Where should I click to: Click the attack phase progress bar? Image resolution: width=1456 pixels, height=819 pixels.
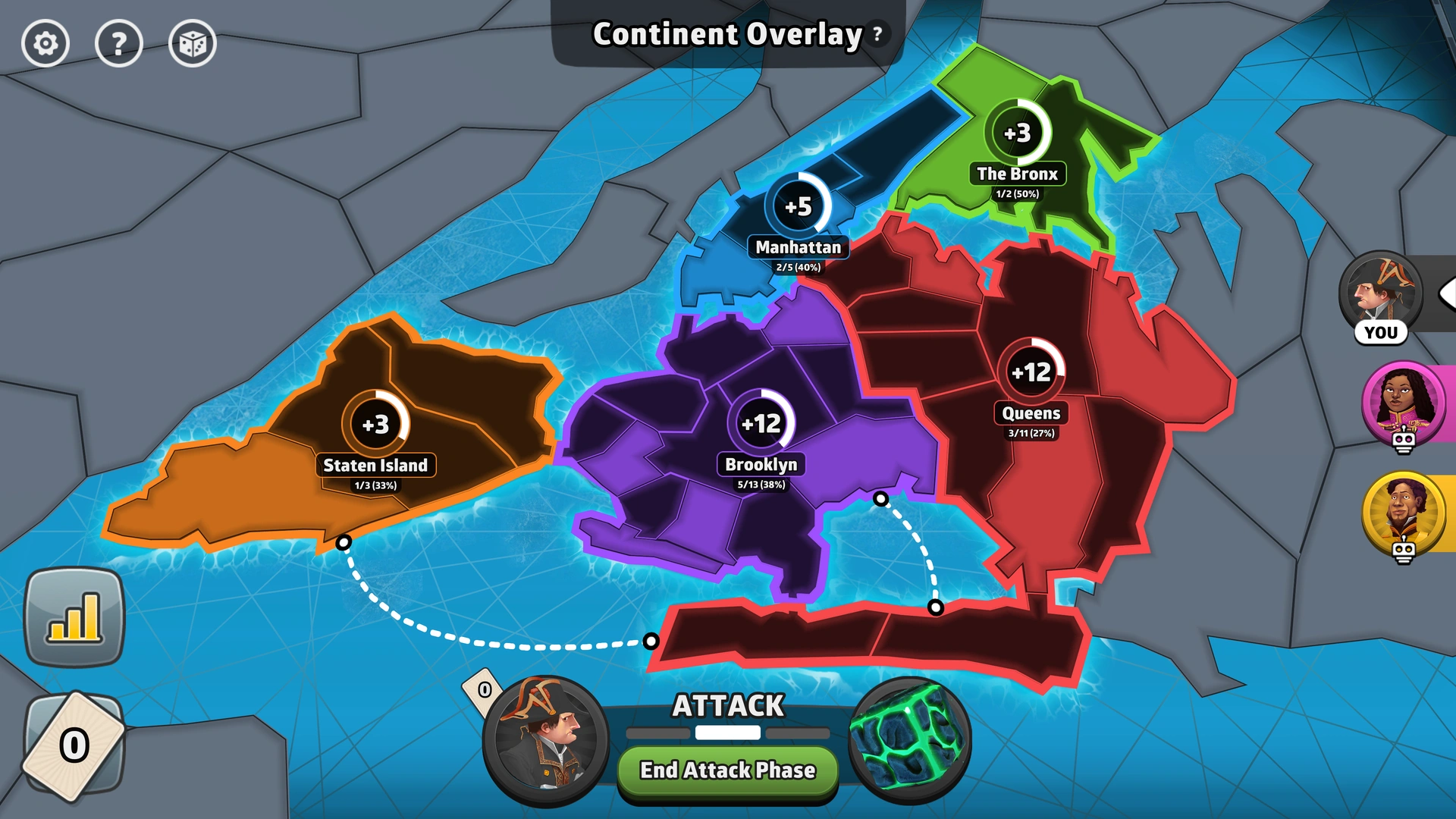726,733
